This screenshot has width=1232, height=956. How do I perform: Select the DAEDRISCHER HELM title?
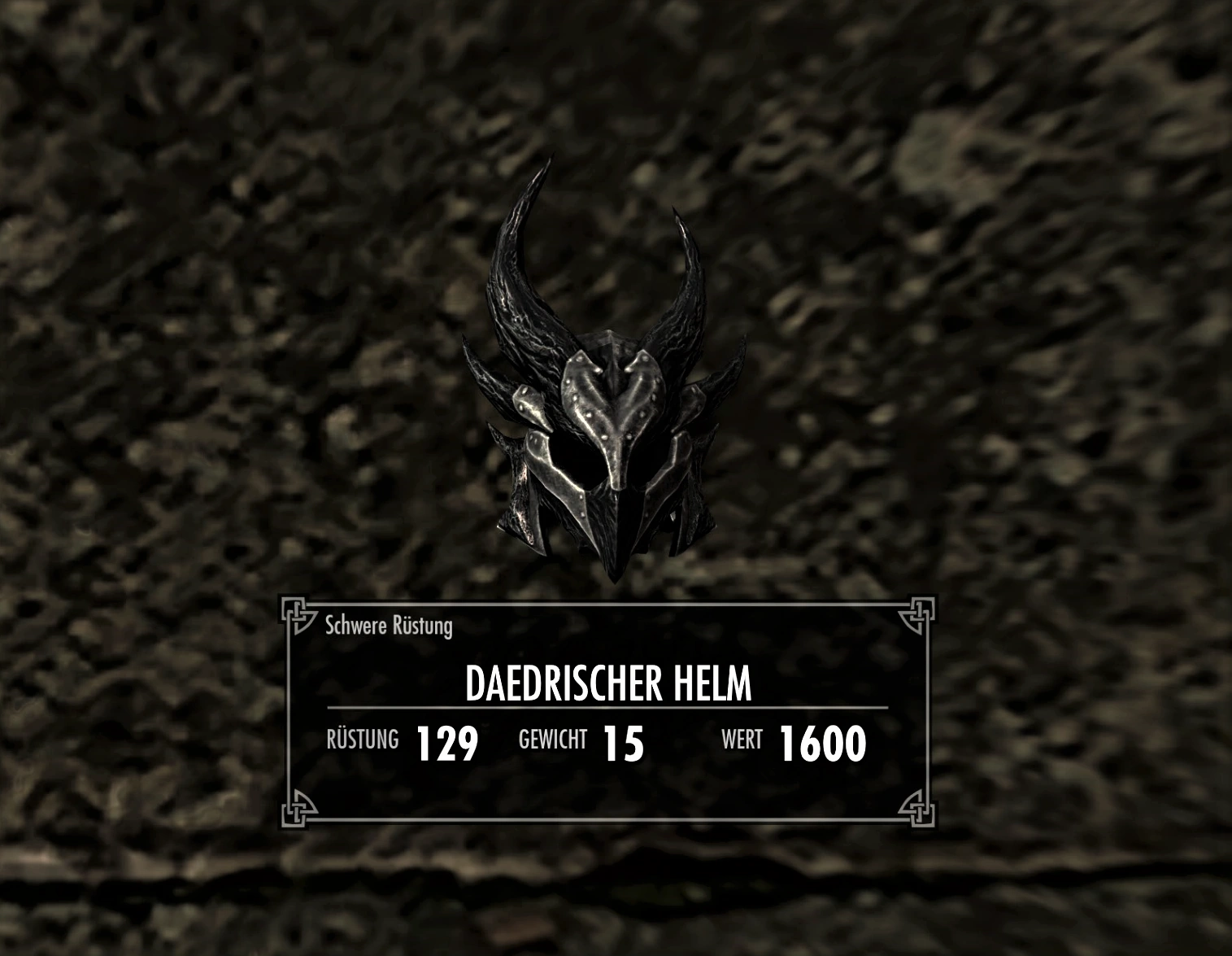point(608,684)
